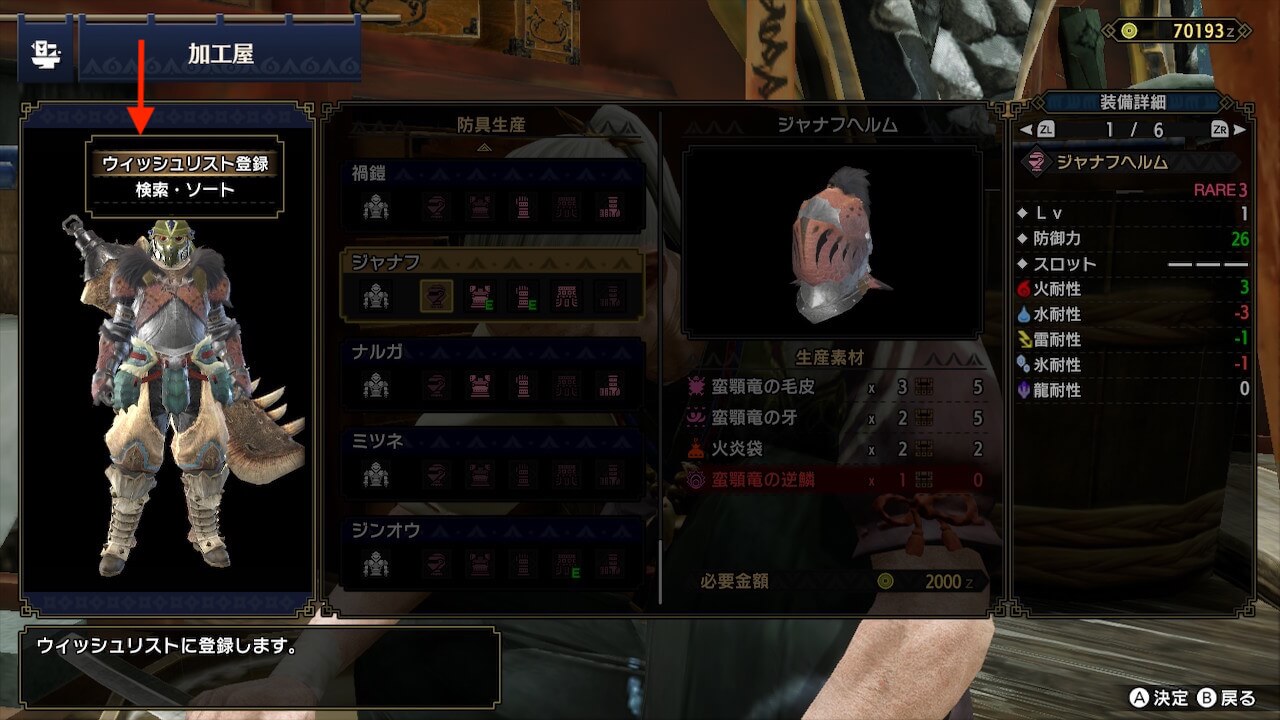Click the 加工屋 smithy header icon
Screen dimensions: 1280x720
(x=45, y=53)
